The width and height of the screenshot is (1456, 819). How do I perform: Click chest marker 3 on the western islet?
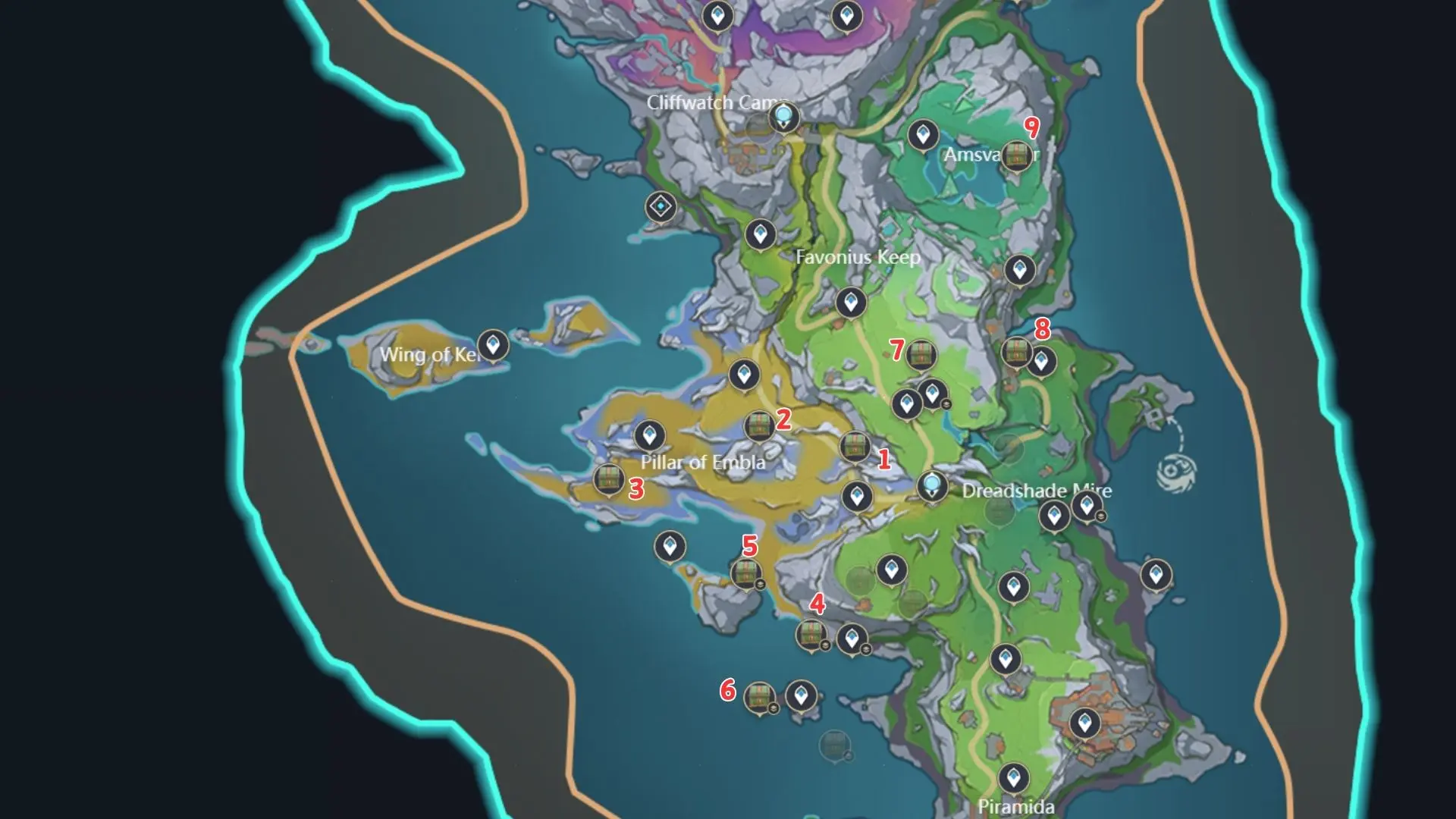(x=607, y=480)
